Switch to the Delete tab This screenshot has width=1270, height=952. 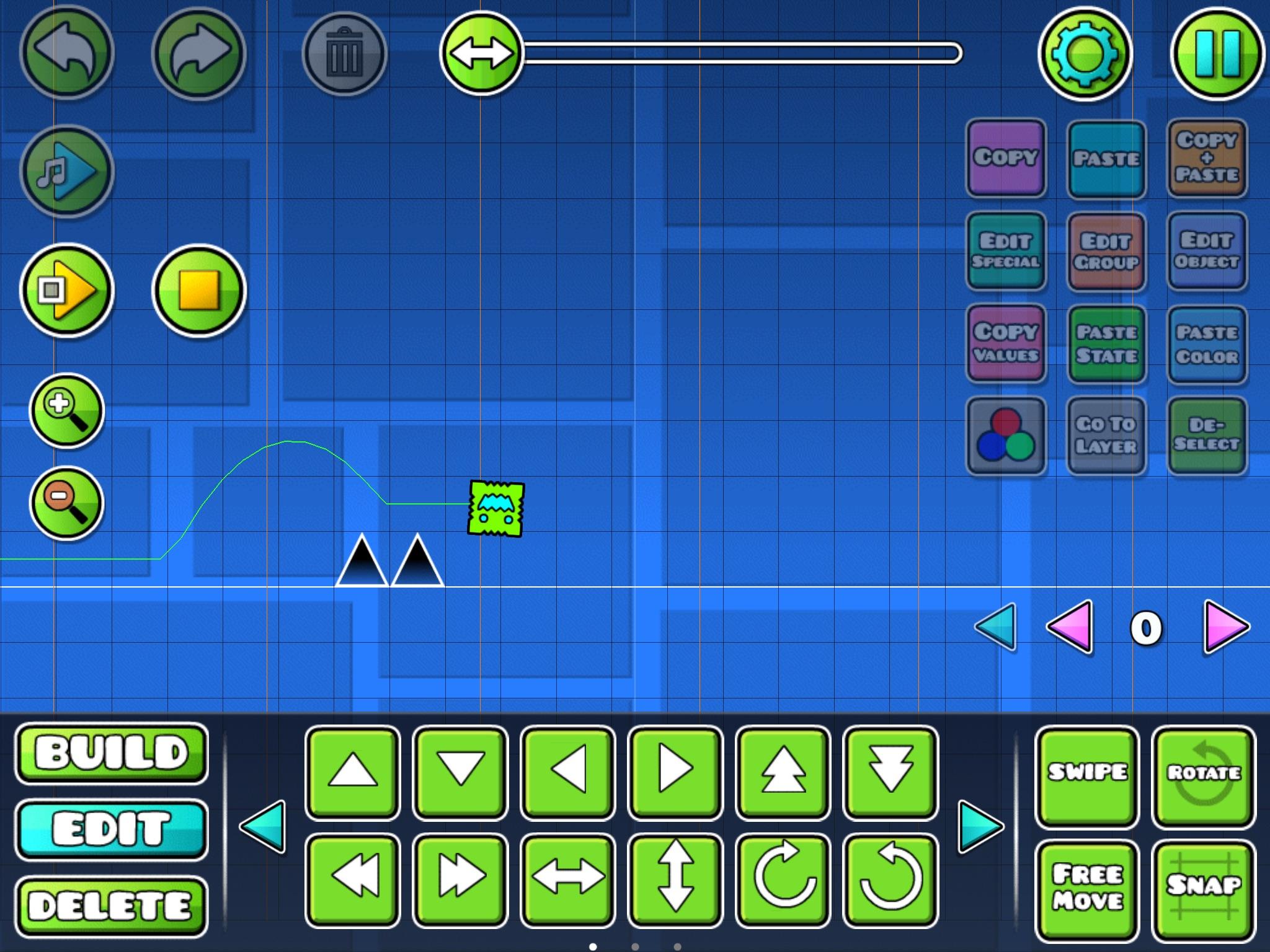tap(112, 905)
